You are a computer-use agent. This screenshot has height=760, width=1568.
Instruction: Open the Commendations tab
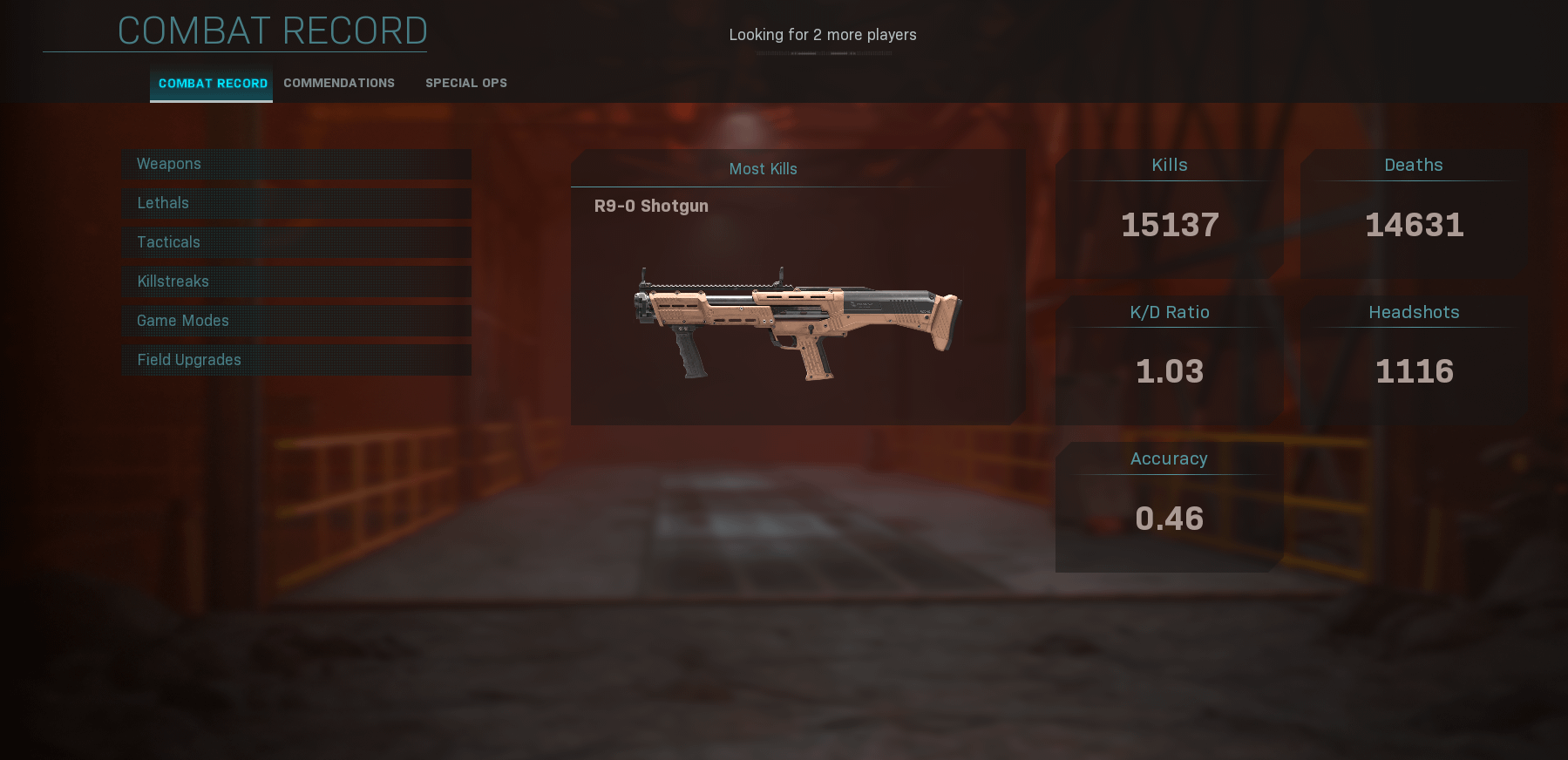click(x=339, y=84)
